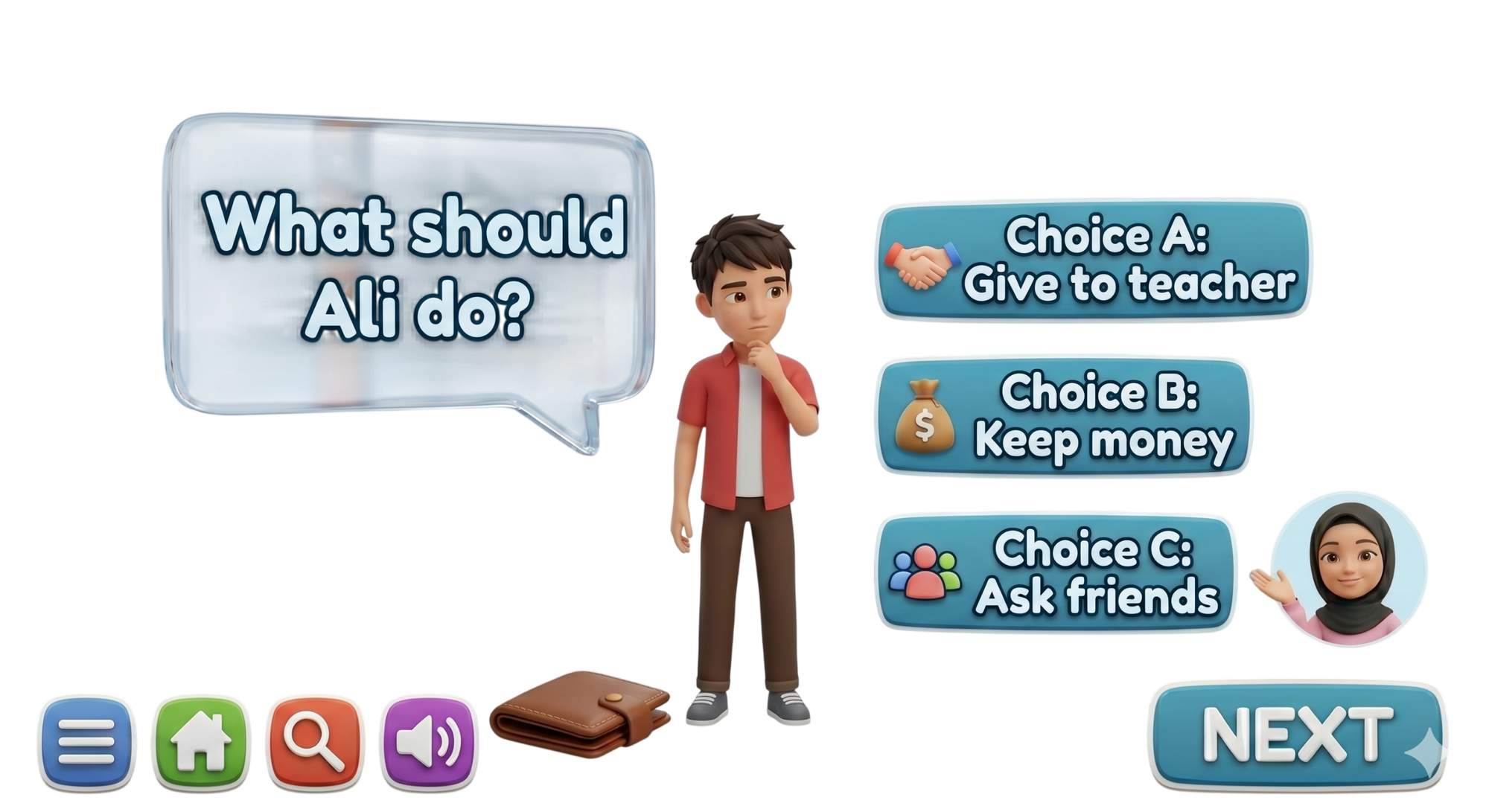This screenshot has width=1489, height=812.
Task: Choose Choice A: Give to teacher
Action: click(x=1093, y=259)
